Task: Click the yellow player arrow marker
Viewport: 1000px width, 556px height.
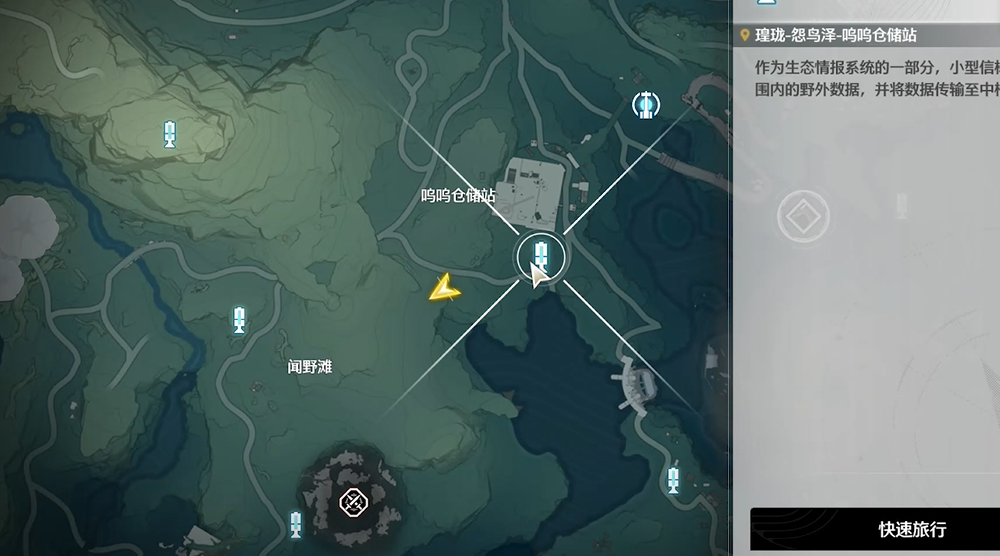Action: click(443, 289)
